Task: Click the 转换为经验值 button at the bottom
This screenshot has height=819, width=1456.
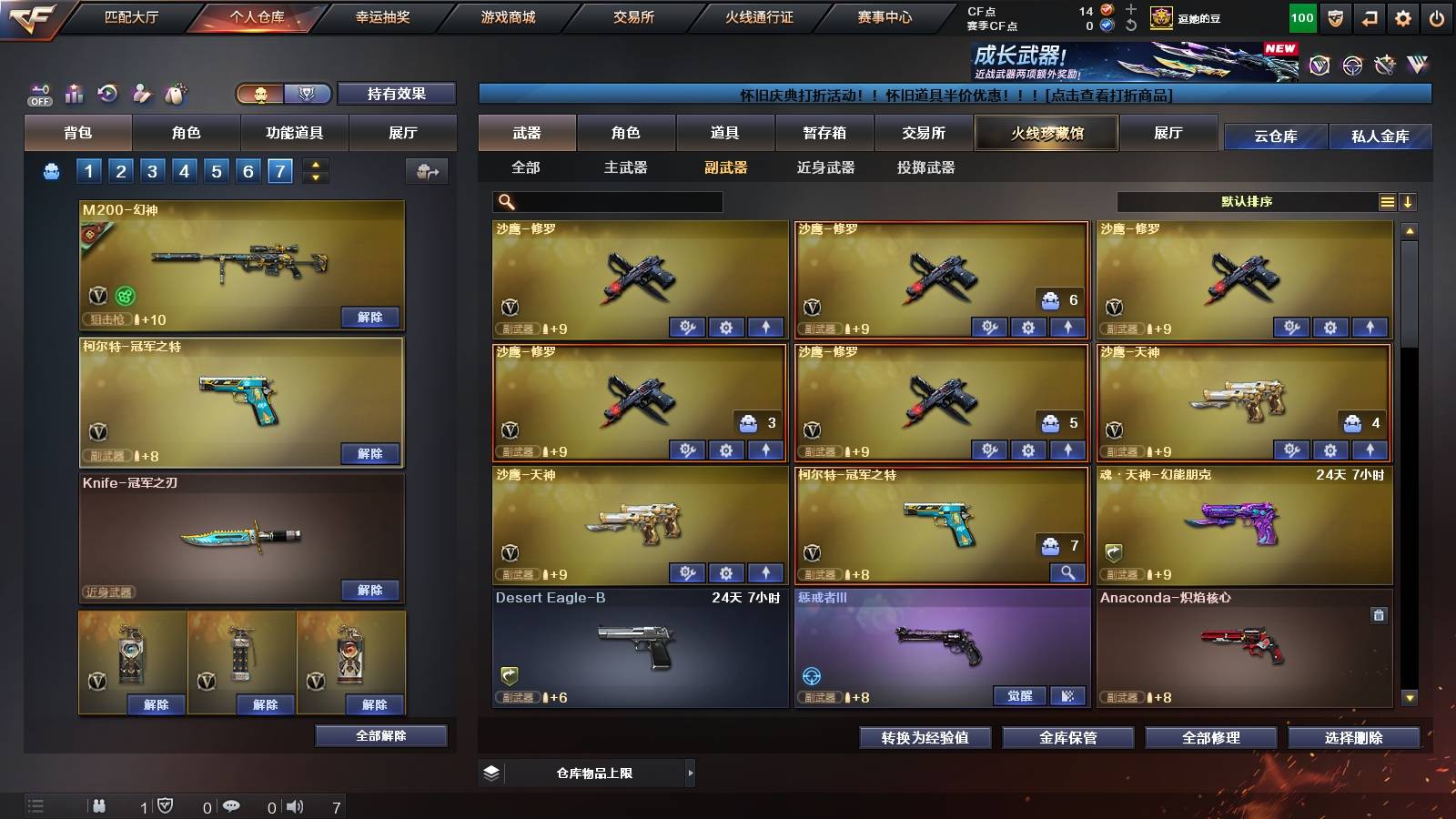Action: pos(926,738)
